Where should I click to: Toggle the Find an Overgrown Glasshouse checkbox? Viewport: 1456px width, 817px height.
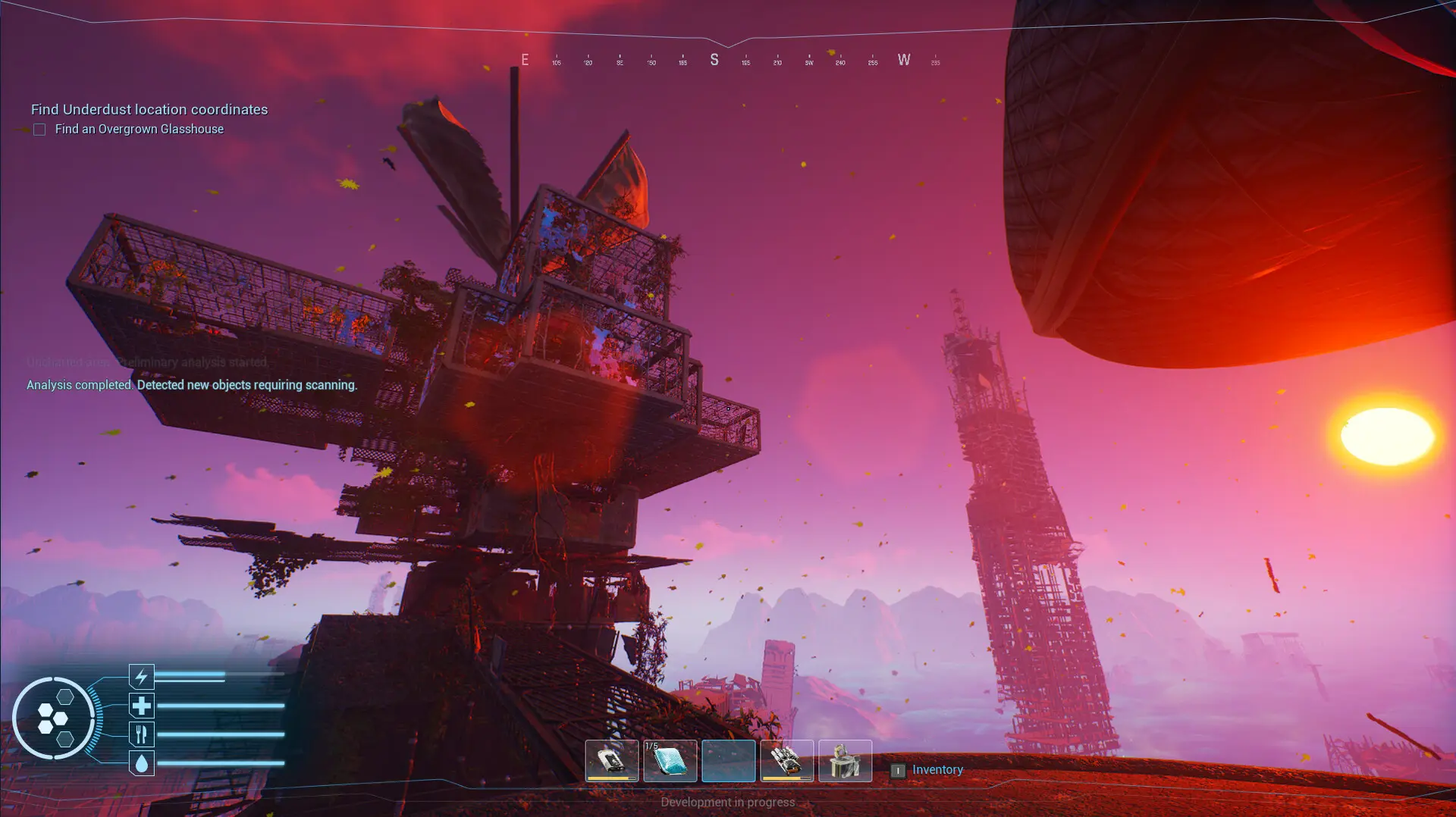[39, 129]
